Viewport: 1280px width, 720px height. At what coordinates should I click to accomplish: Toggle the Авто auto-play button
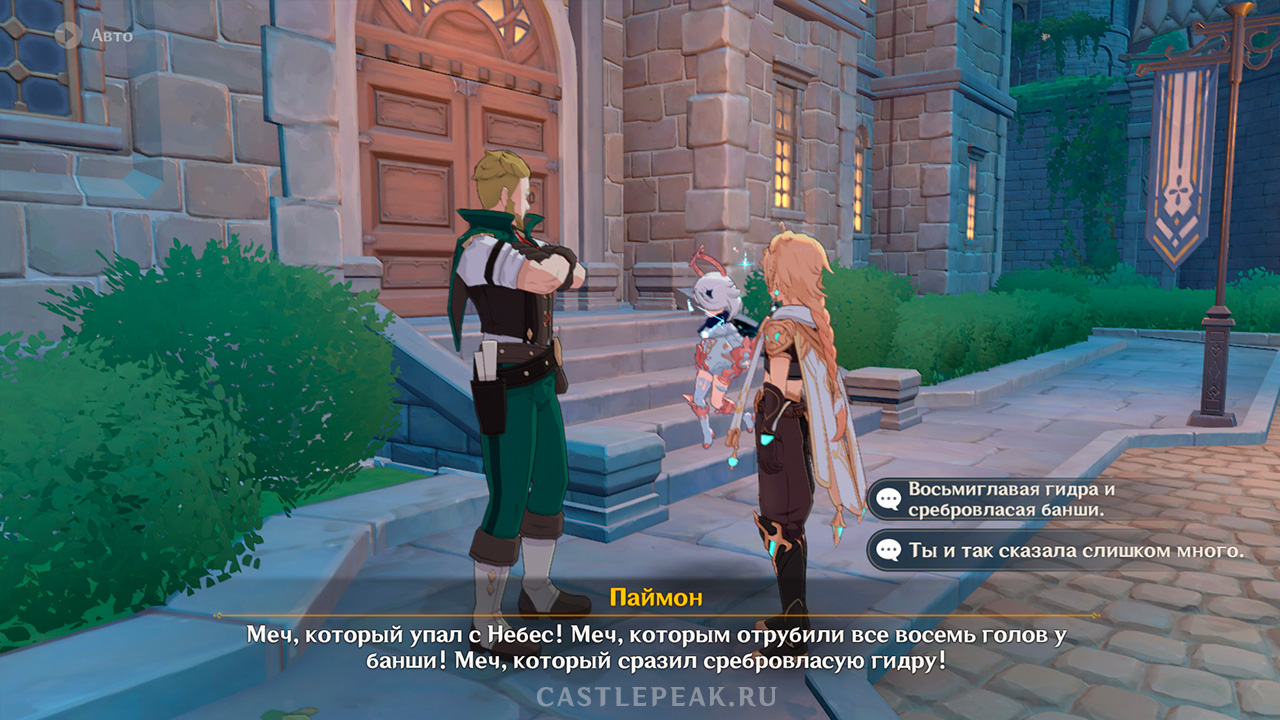(x=69, y=35)
